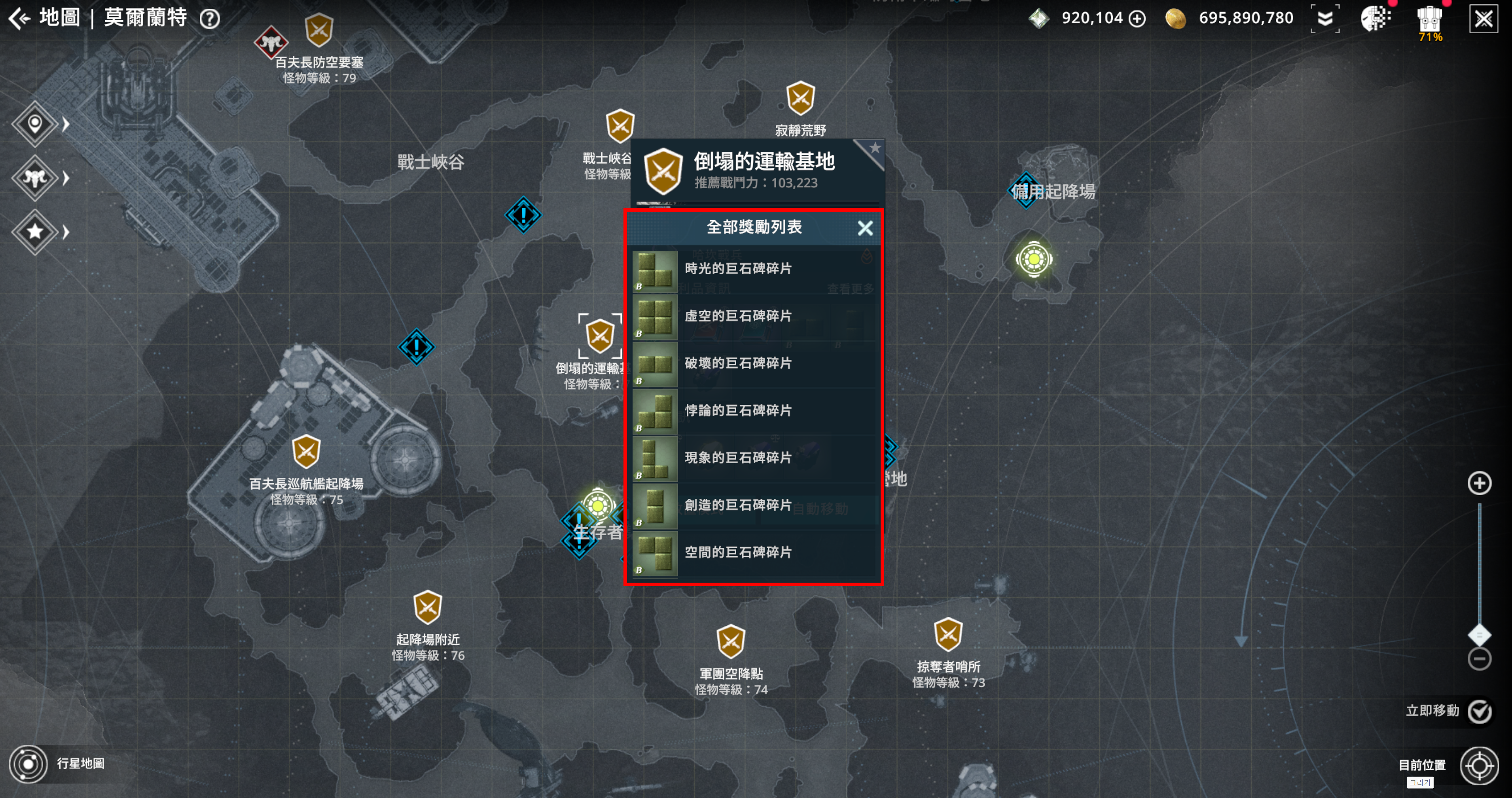This screenshot has height=798, width=1512.
Task: Click the 悖論的巨石碑碎片 reward entry
Action: pyautogui.click(x=754, y=411)
